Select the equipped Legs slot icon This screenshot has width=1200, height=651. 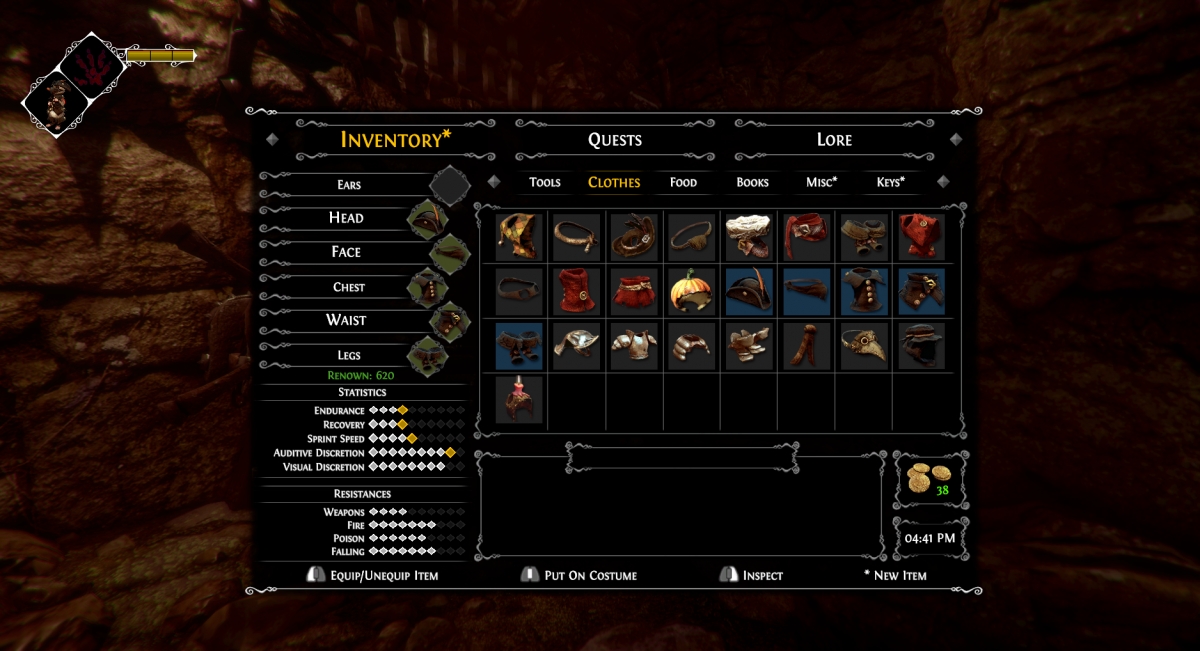coord(427,355)
